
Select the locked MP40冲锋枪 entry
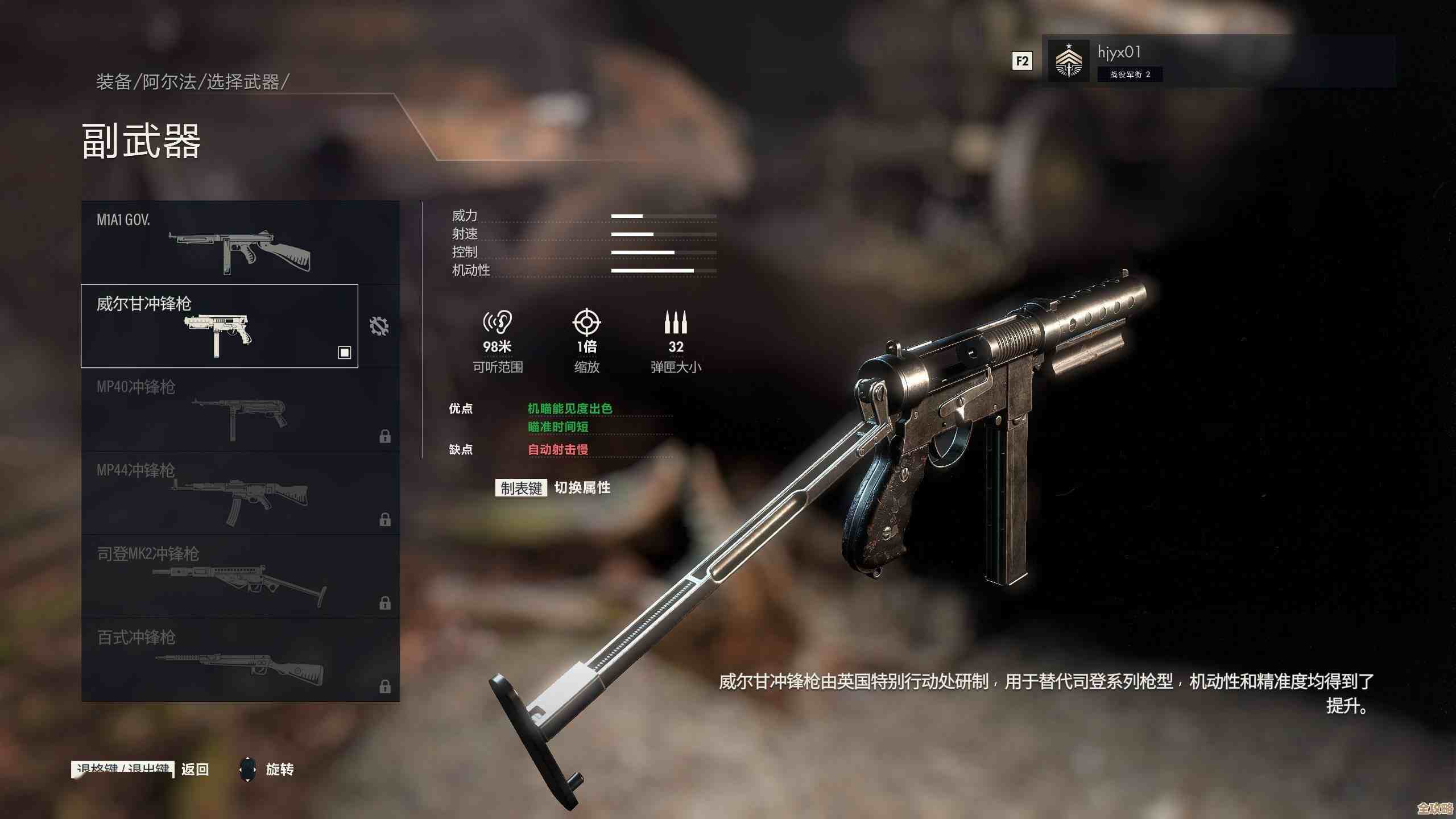(240, 409)
